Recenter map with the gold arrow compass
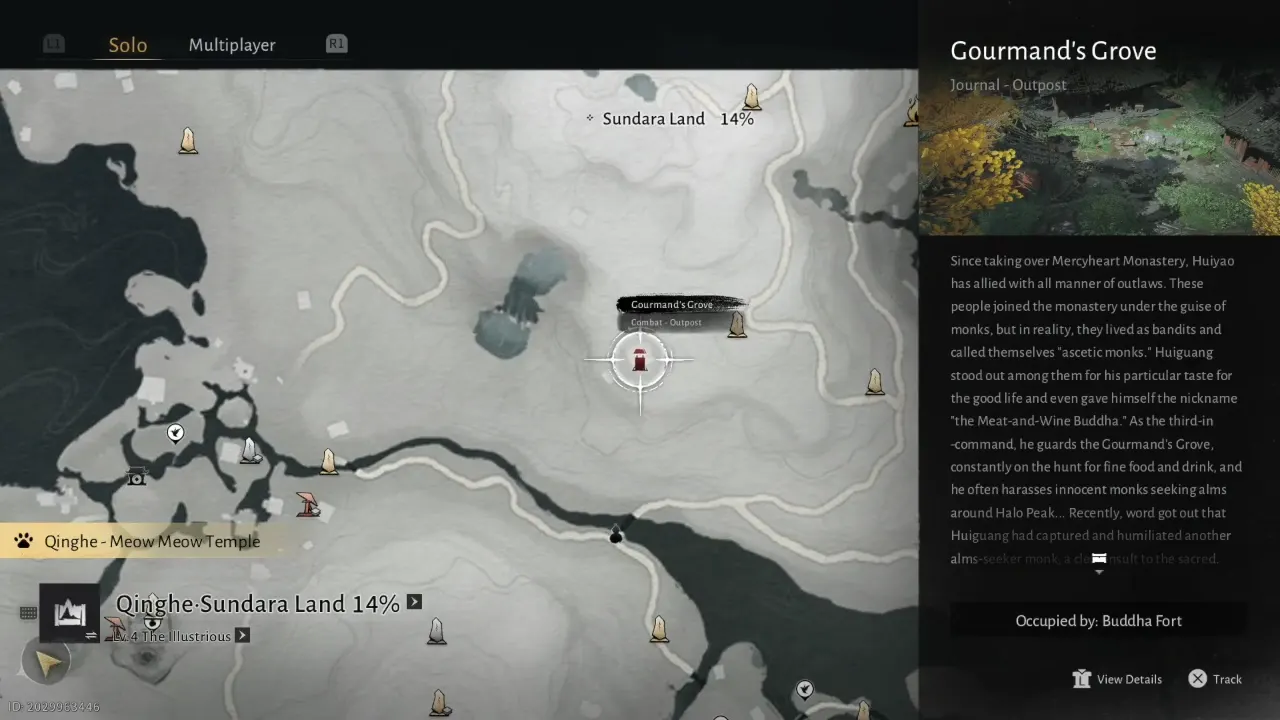The width and height of the screenshot is (1280, 720). (x=46, y=660)
